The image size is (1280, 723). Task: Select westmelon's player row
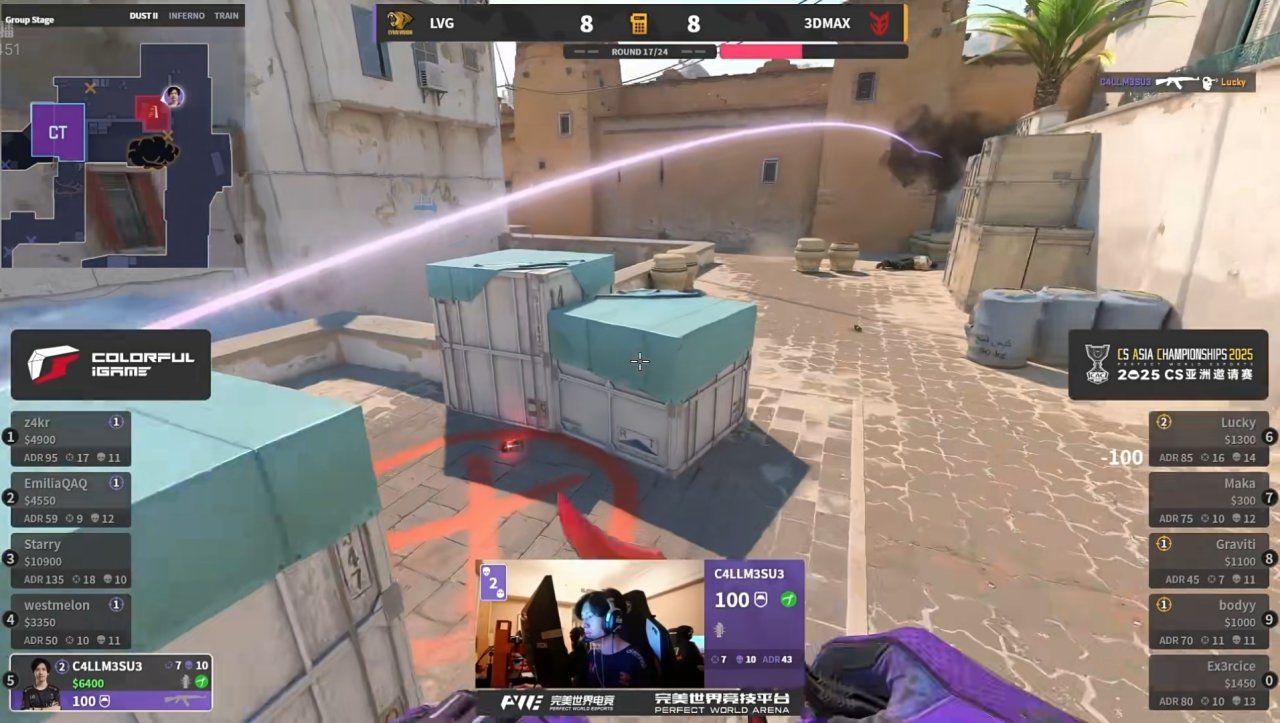tap(71, 622)
